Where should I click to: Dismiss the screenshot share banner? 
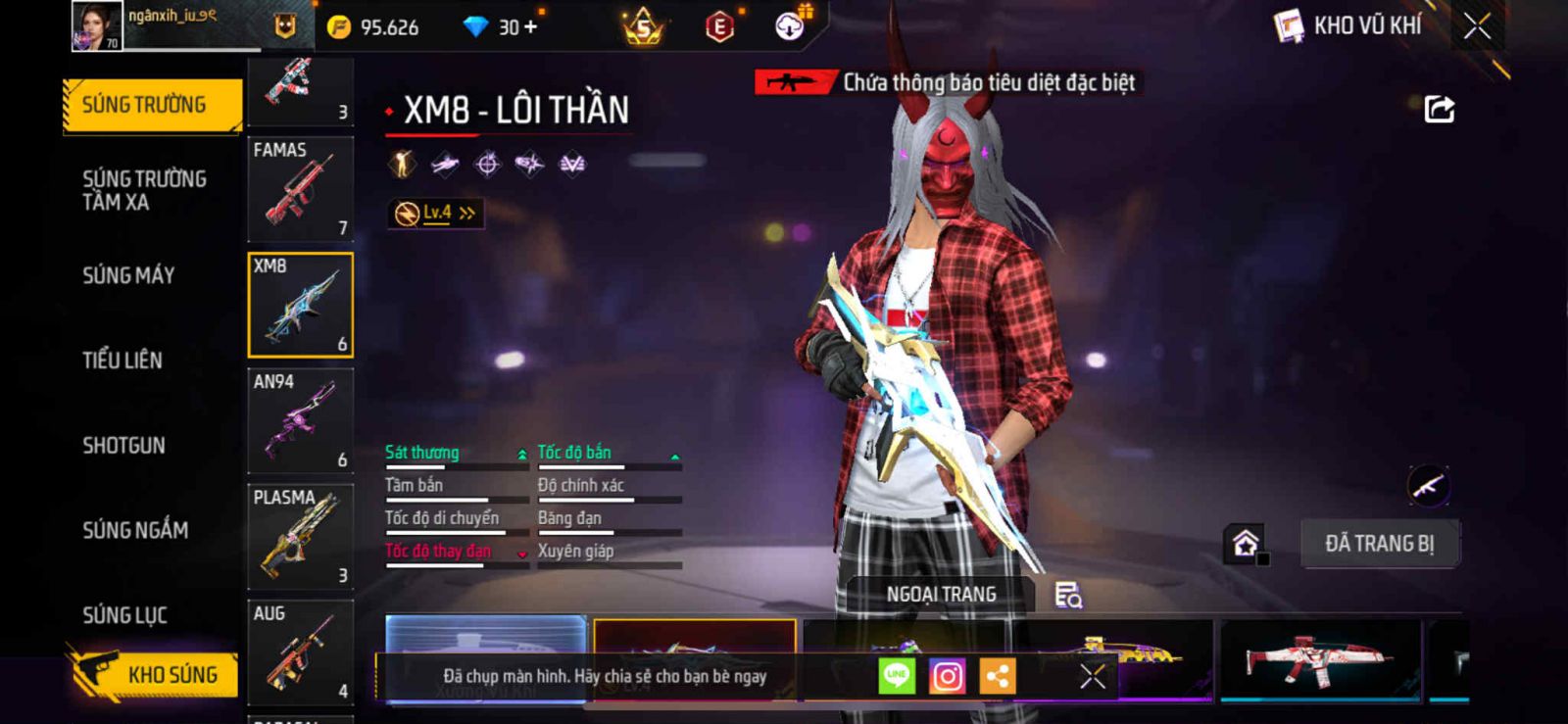[1093, 676]
